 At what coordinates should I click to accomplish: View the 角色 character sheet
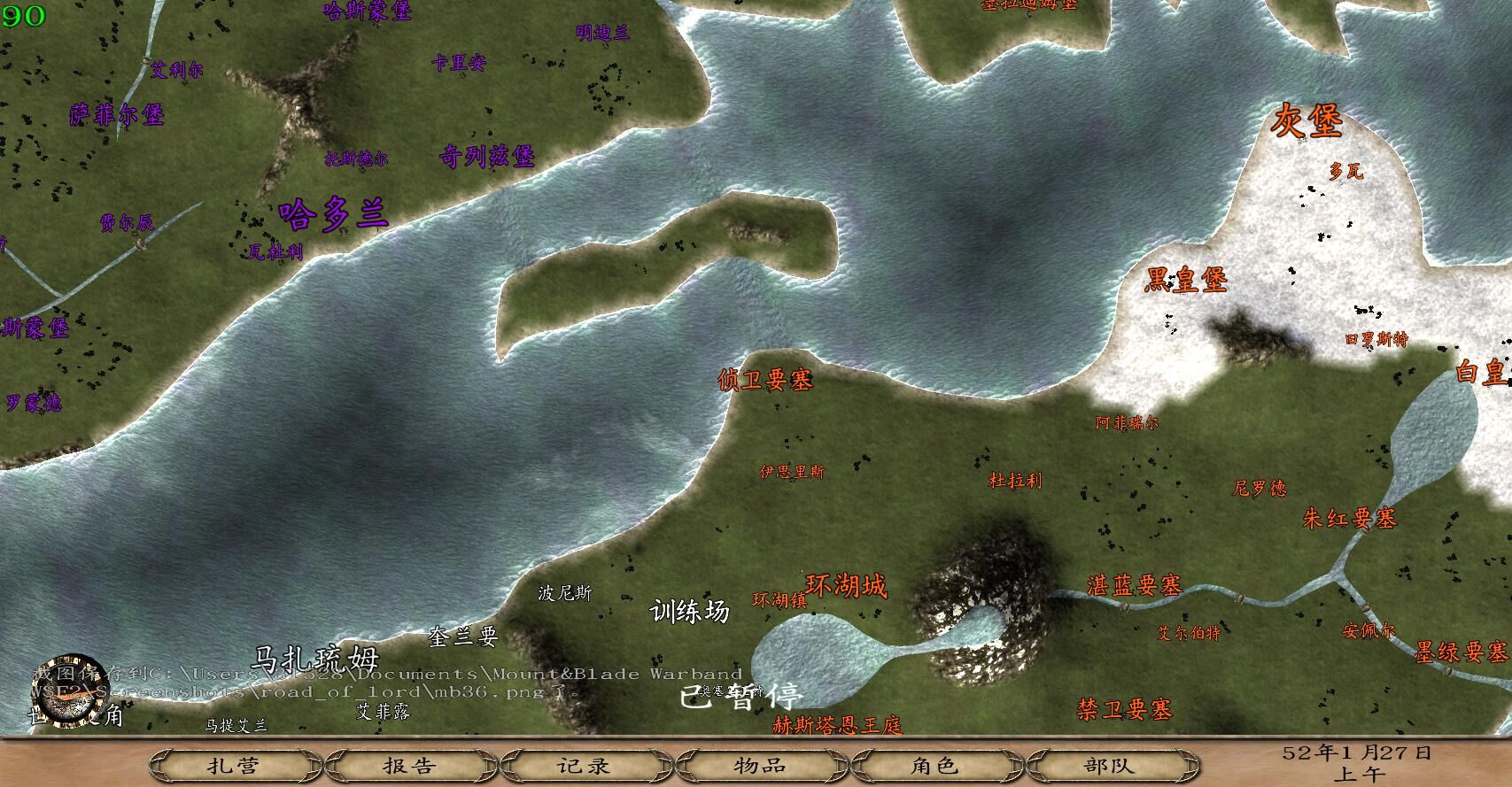934,765
